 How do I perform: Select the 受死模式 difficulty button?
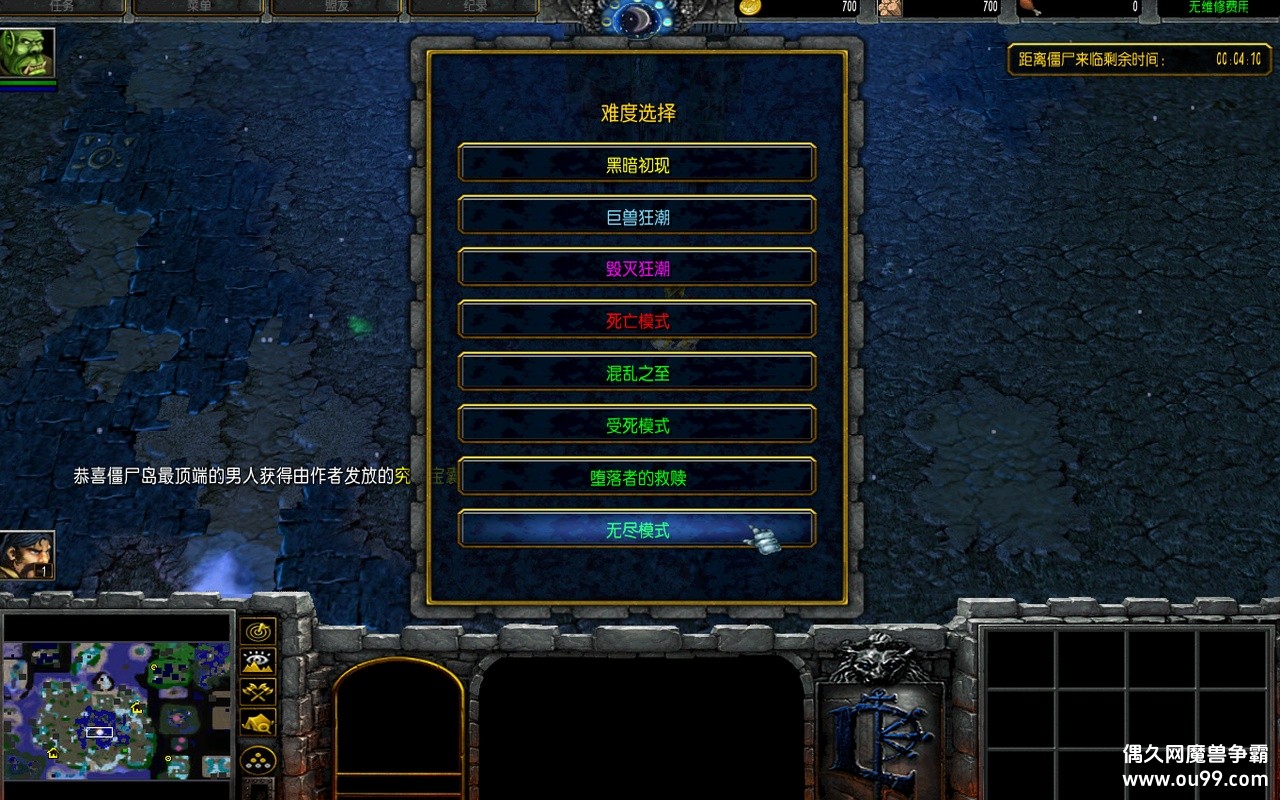pos(637,425)
